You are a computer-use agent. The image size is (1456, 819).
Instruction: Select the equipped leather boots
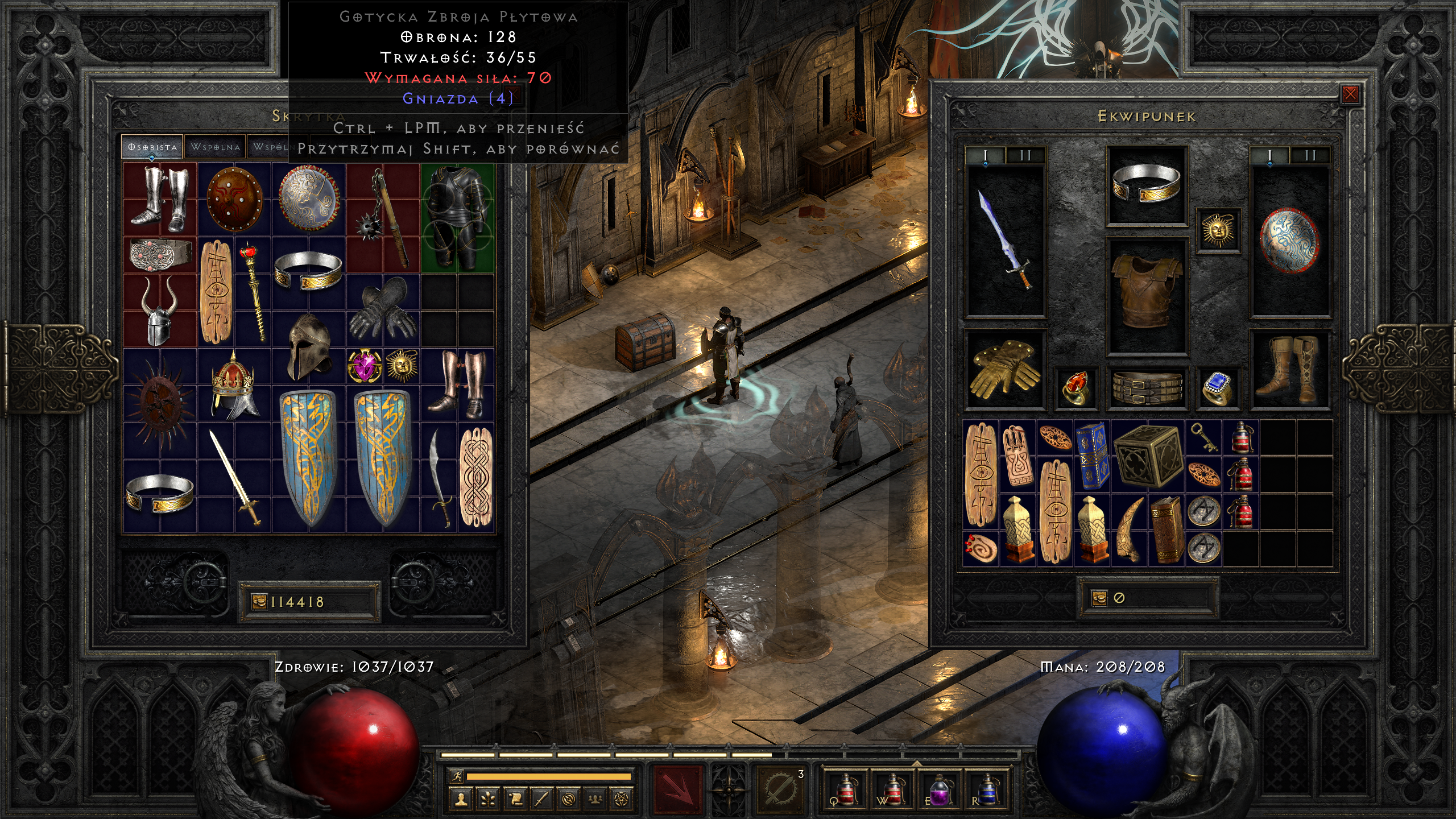pyautogui.click(x=1290, y=369)
